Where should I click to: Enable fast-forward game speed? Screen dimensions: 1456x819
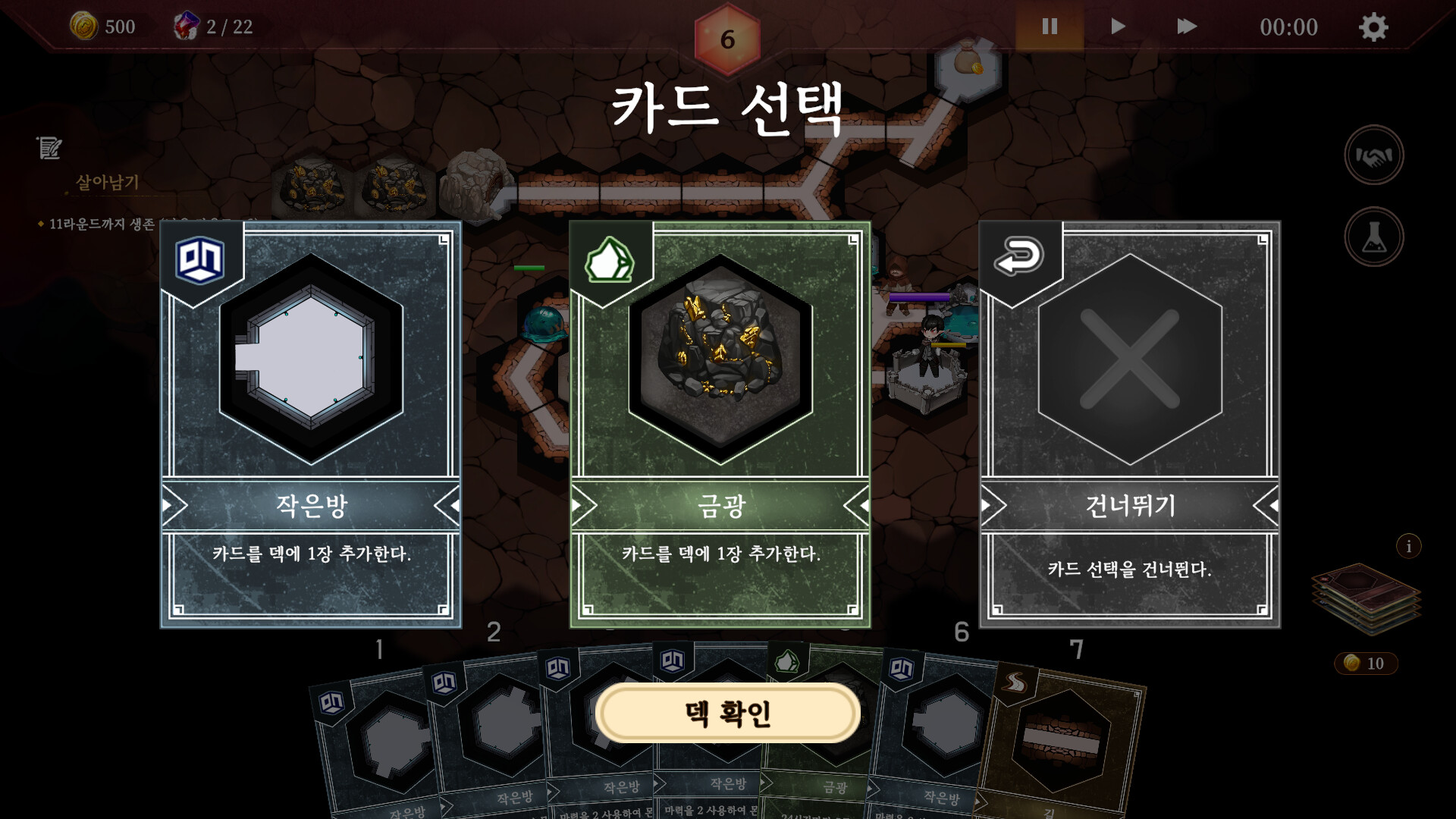point(1187,27)
